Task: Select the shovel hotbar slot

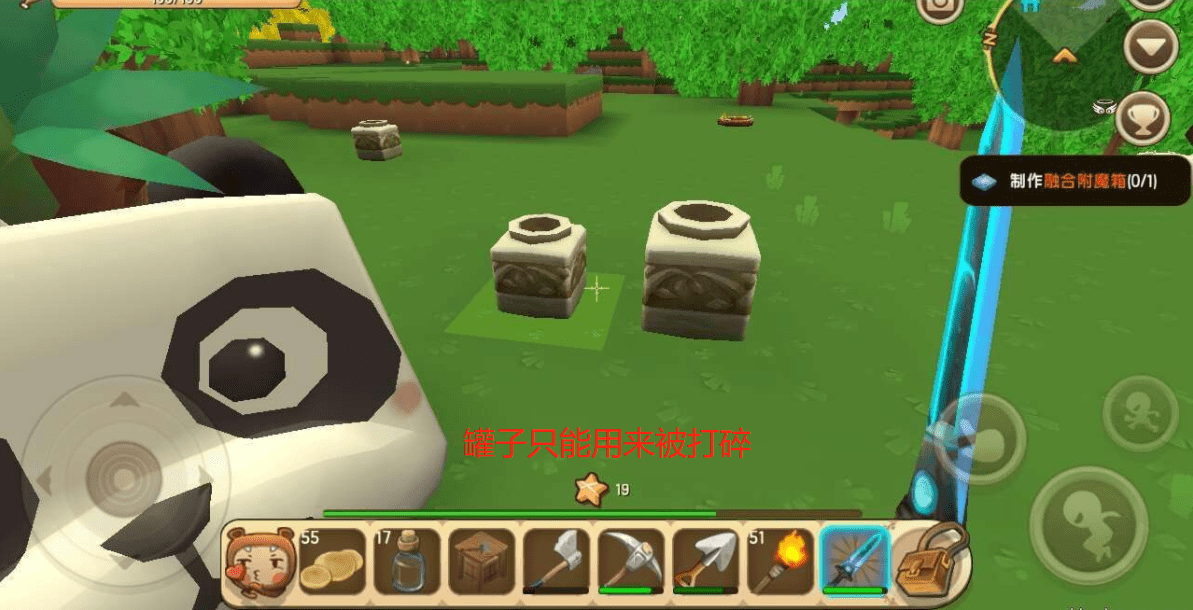Action: (706, 562)
